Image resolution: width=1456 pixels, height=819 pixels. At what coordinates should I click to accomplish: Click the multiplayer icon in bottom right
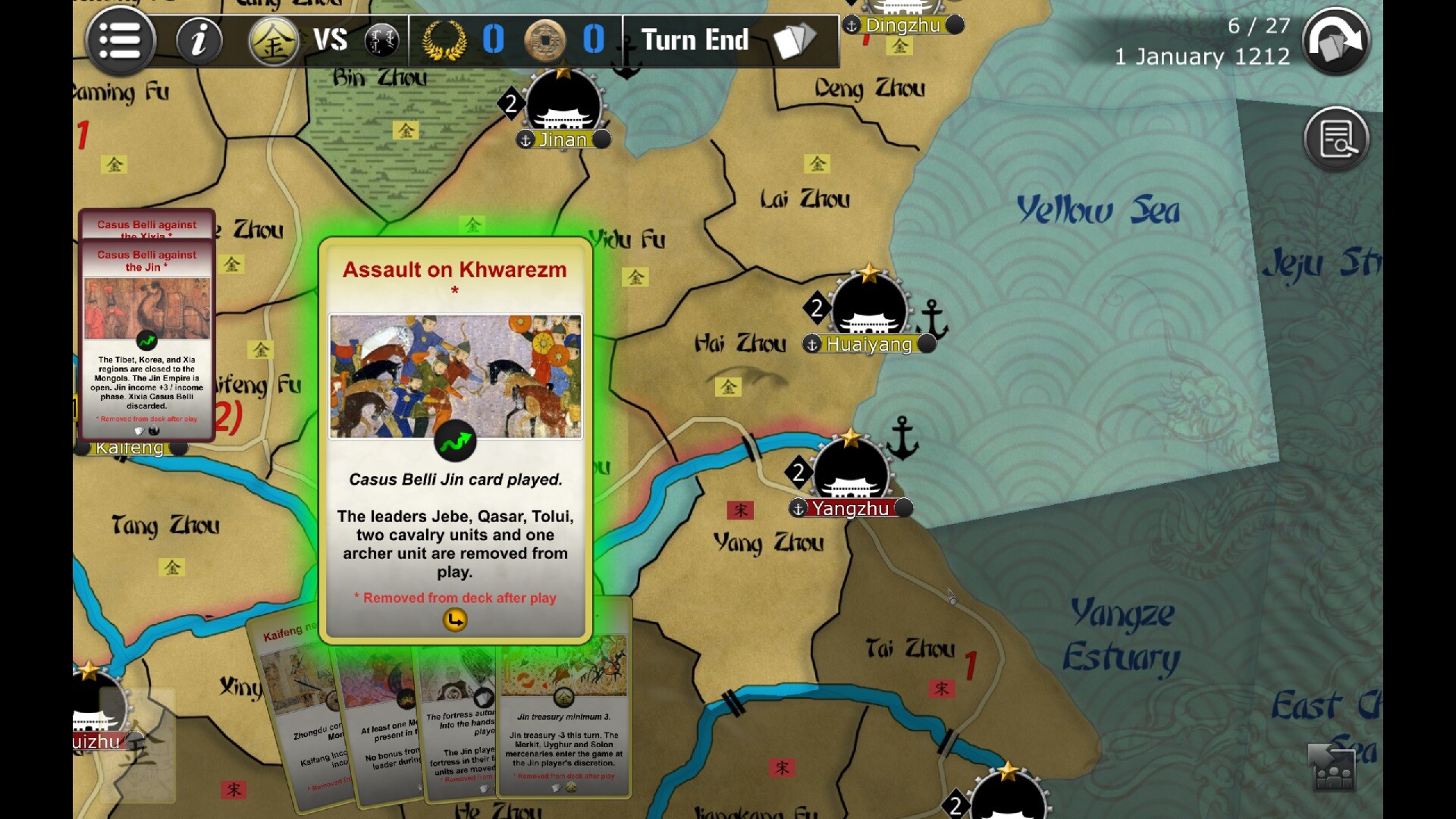click(1331, 767)
